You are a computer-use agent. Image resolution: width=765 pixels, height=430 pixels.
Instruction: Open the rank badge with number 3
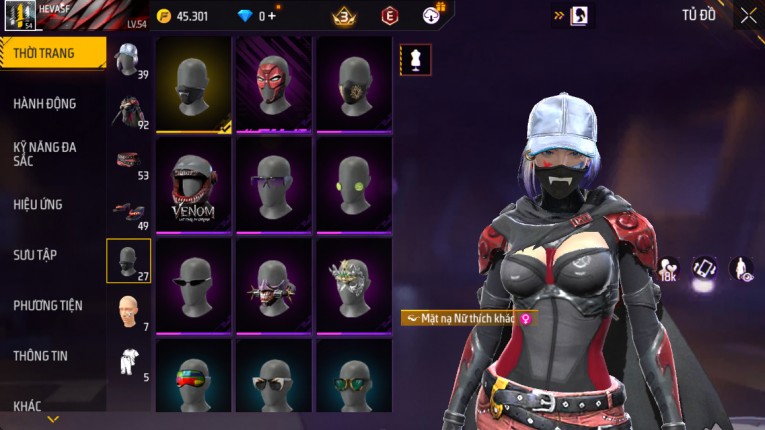[346, 16]
